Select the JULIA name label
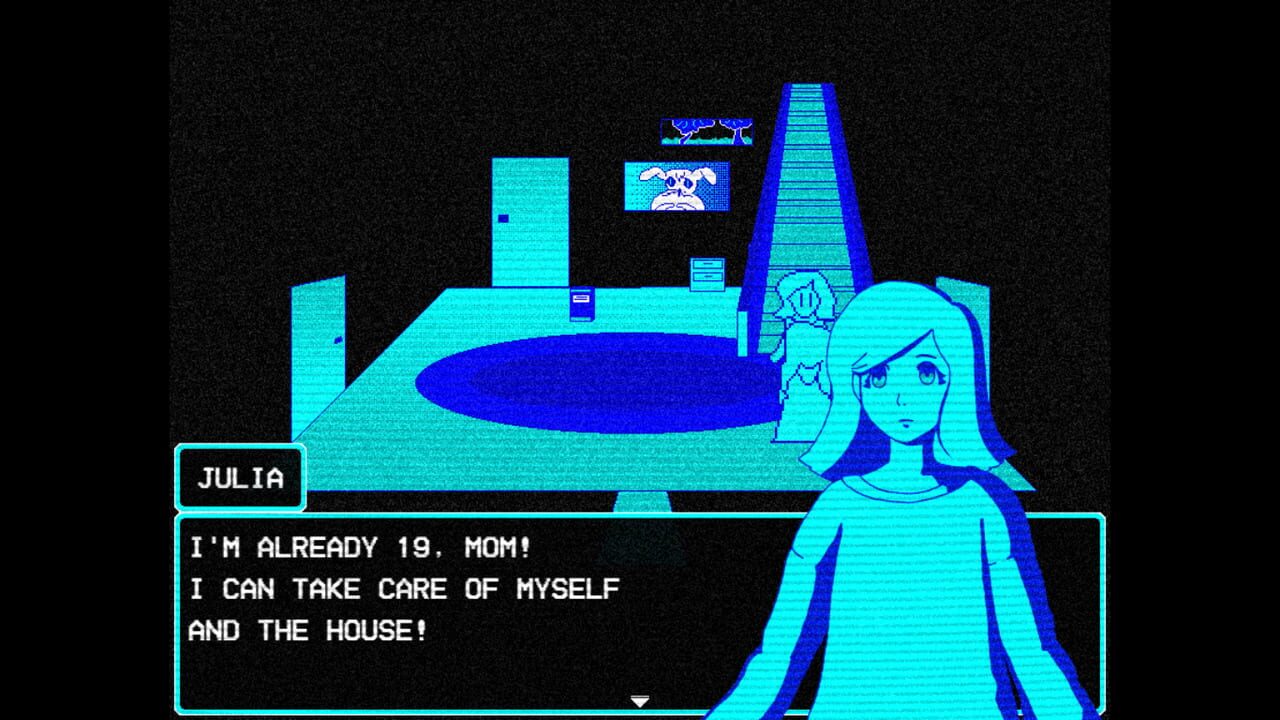Image resolution: width=1280 pixels, height=720 pixels. 240,478
